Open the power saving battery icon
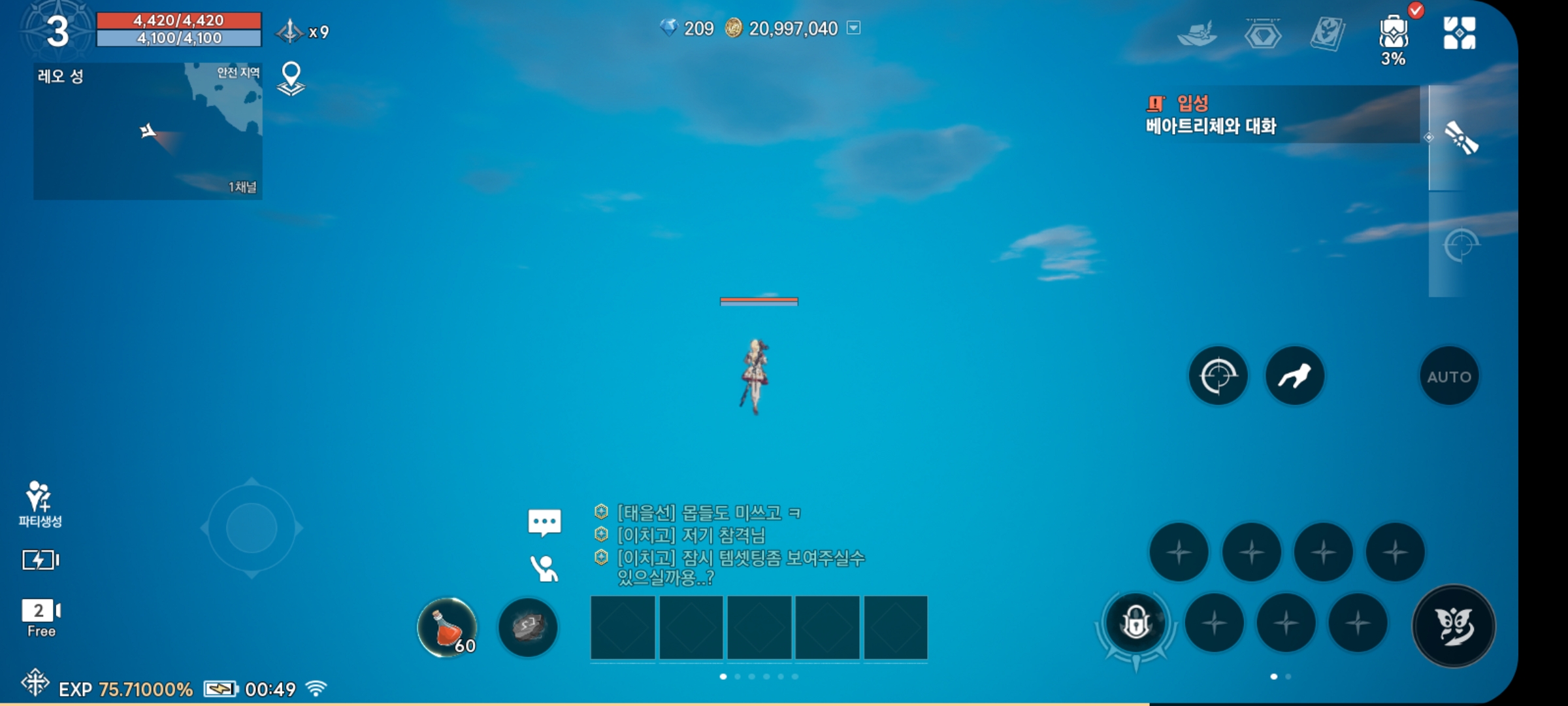 pos(40,560)
